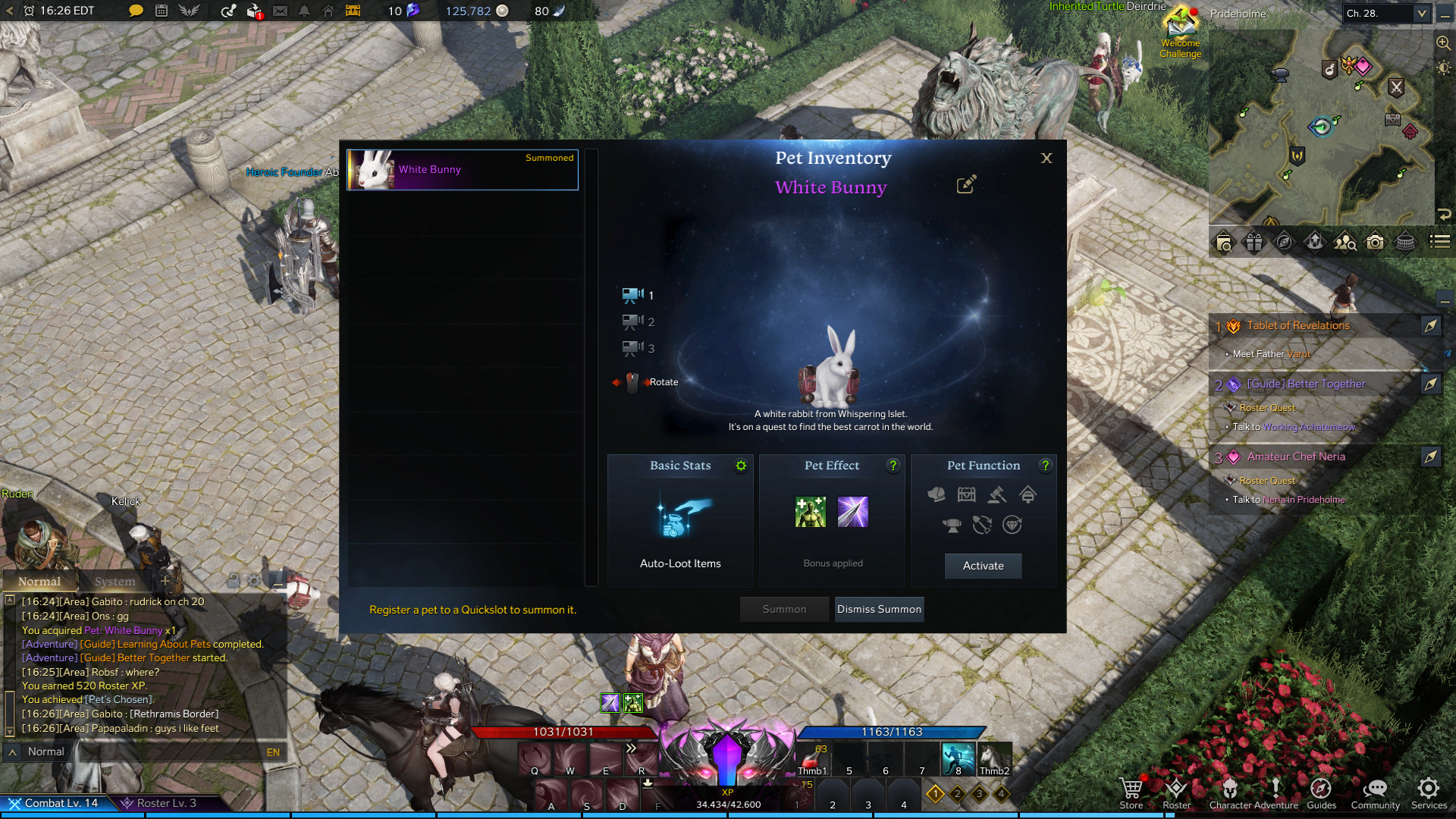Switch to the System chat tab

point(115,582)
